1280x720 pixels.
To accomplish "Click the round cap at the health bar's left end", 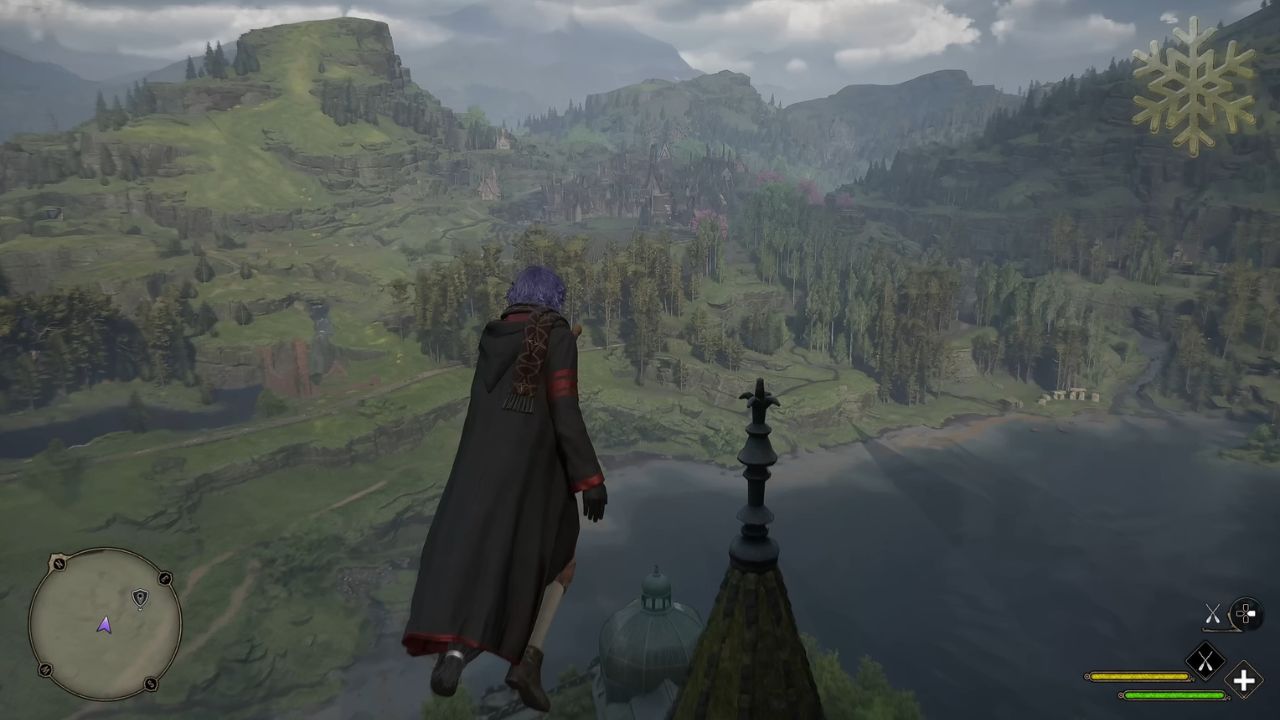I will pos(1122,695).
